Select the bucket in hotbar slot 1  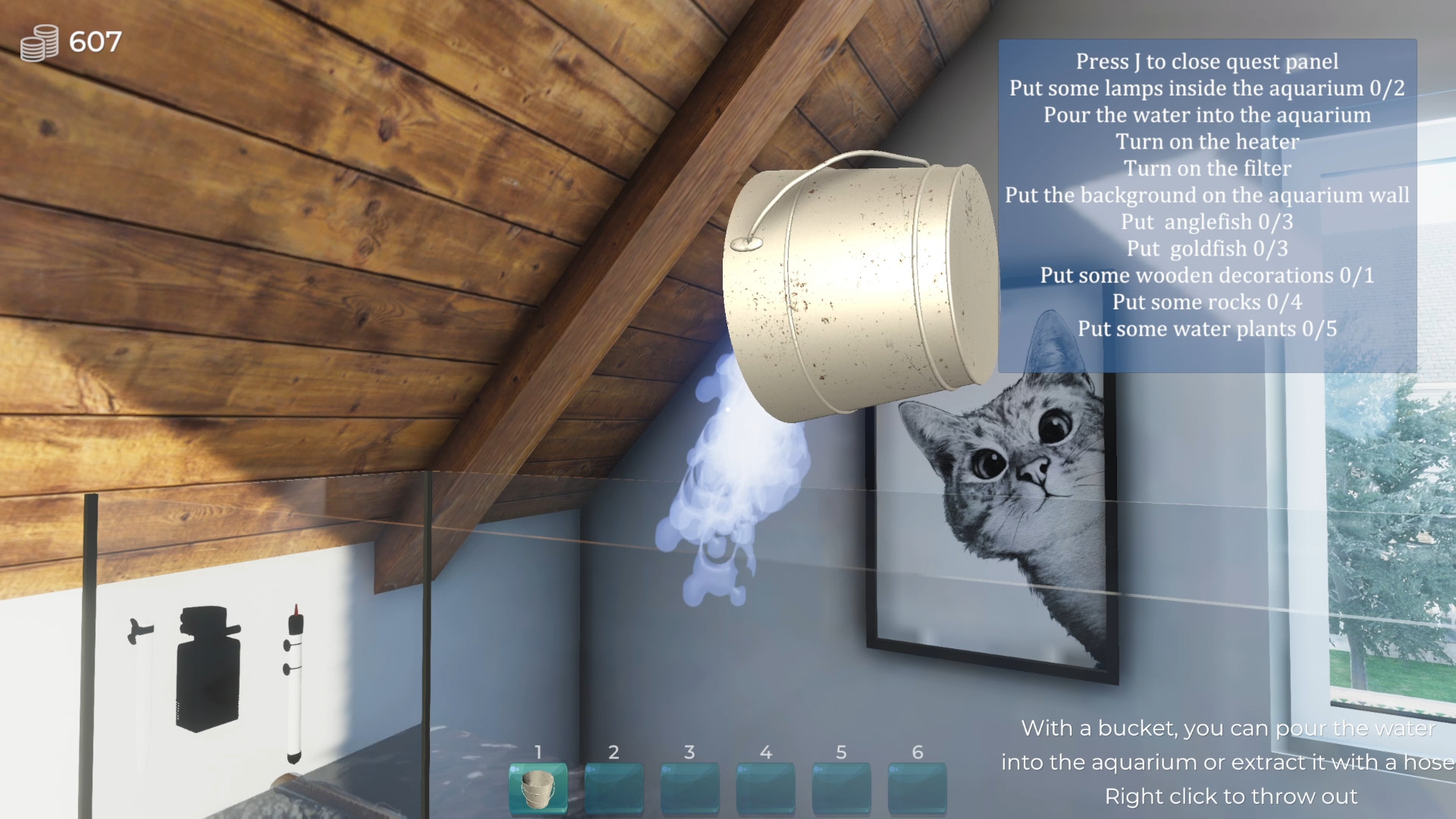tap(538, 786)
